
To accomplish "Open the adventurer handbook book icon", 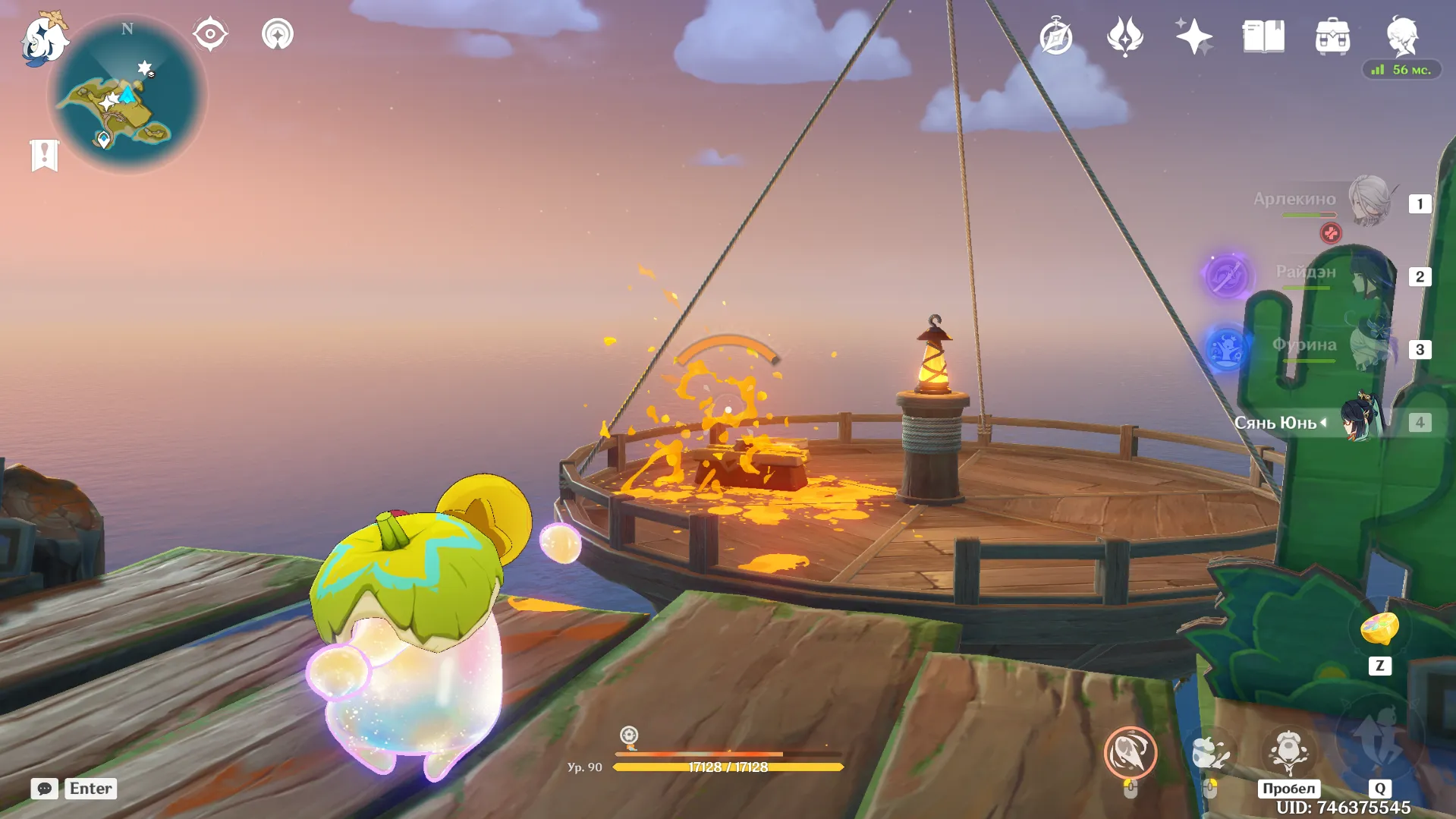I will pos(1263,36).
